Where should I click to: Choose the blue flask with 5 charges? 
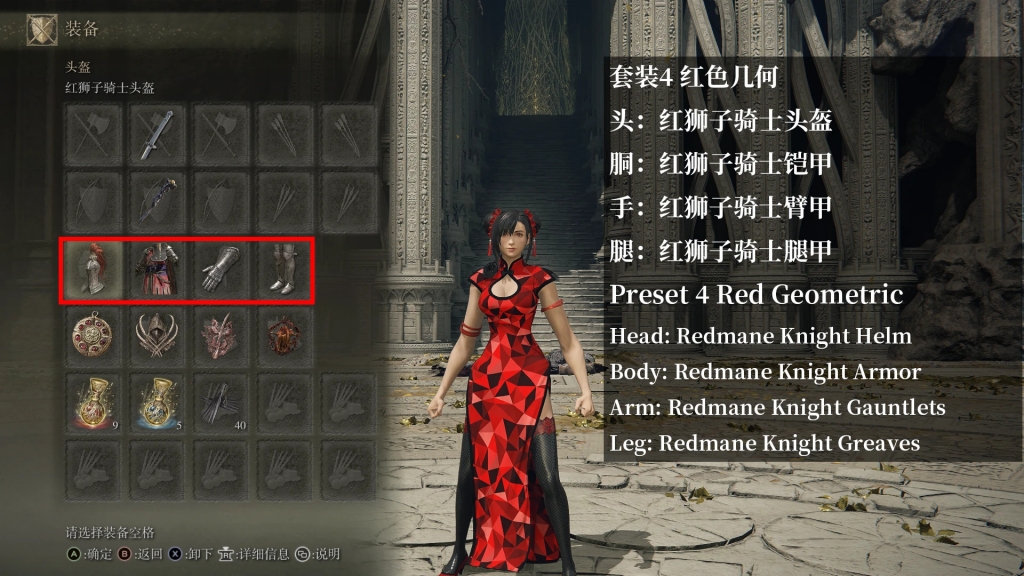tap(156, 404)
